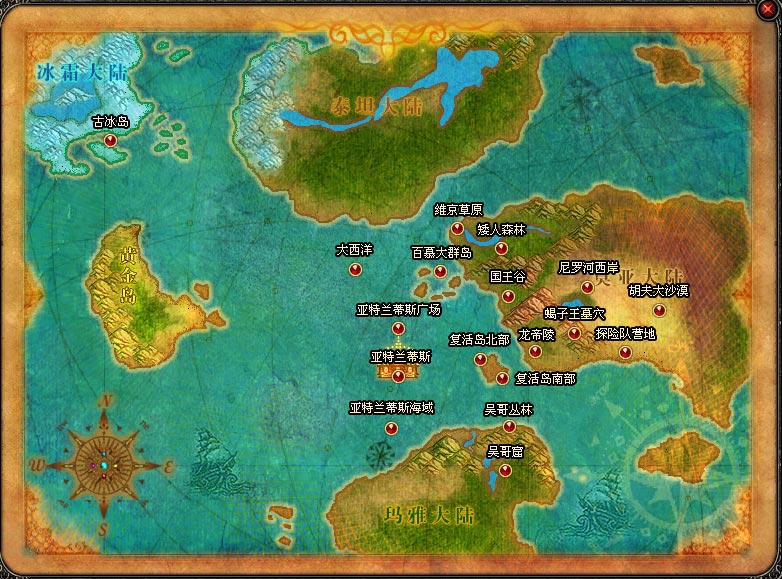Select the 吴哥窟 marker
782x579 pixels.
click(505, 470)
